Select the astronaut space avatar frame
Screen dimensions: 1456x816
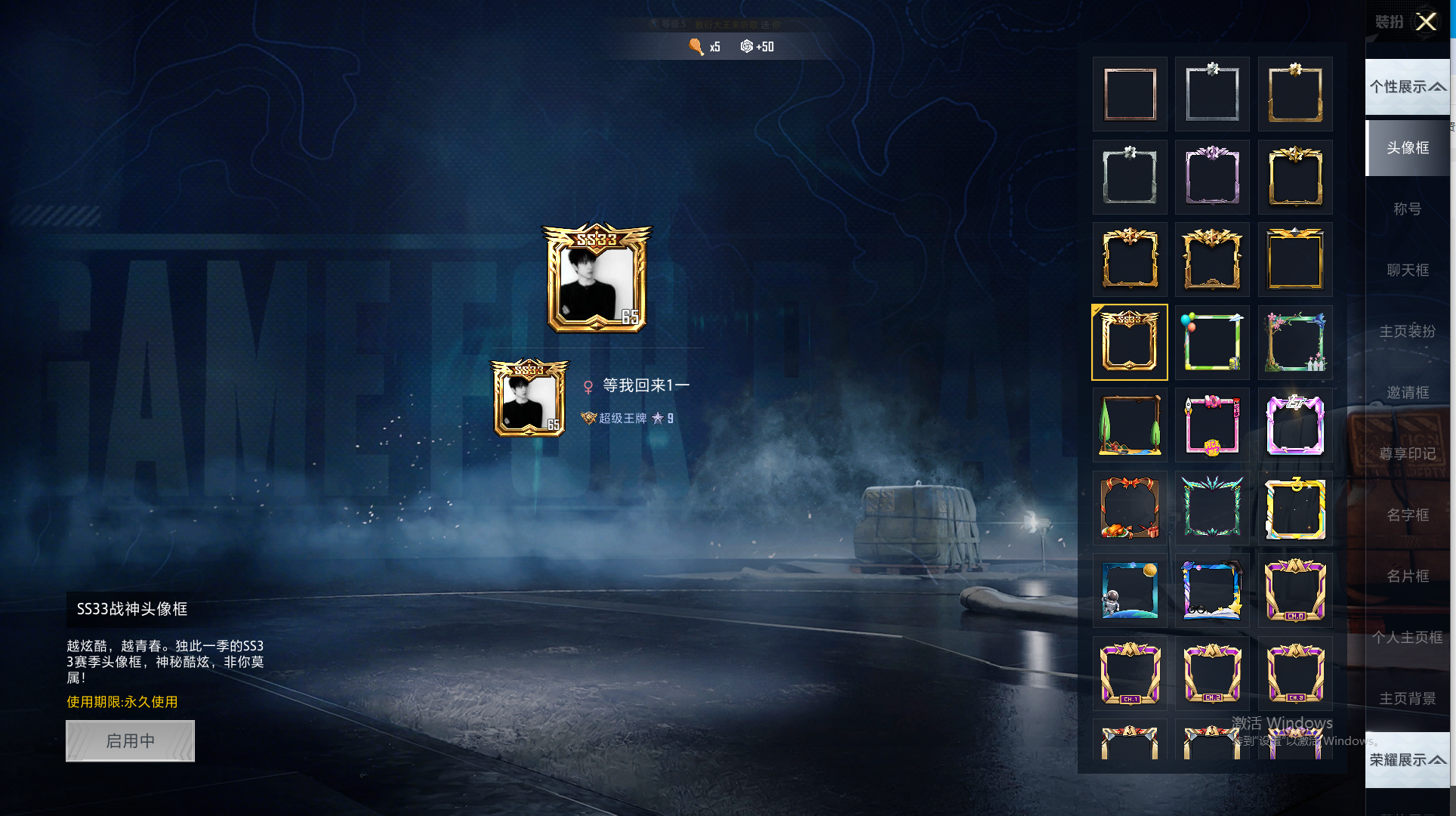(1130, 591)
